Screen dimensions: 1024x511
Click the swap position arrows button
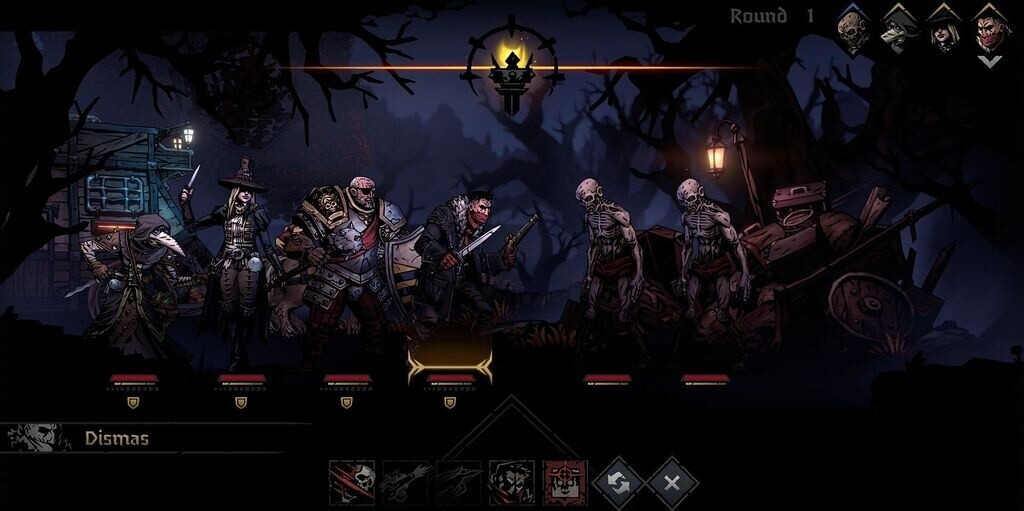(618, 483)
